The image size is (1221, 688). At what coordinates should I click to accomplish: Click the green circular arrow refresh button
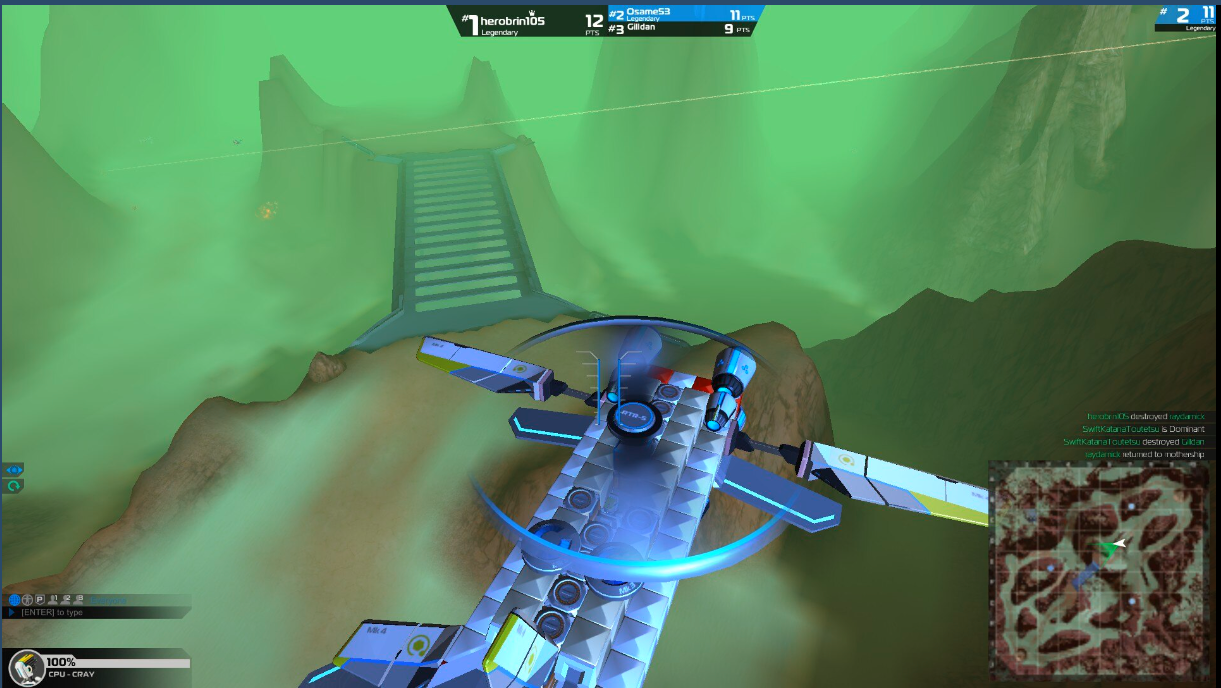[x=14, y=485]
